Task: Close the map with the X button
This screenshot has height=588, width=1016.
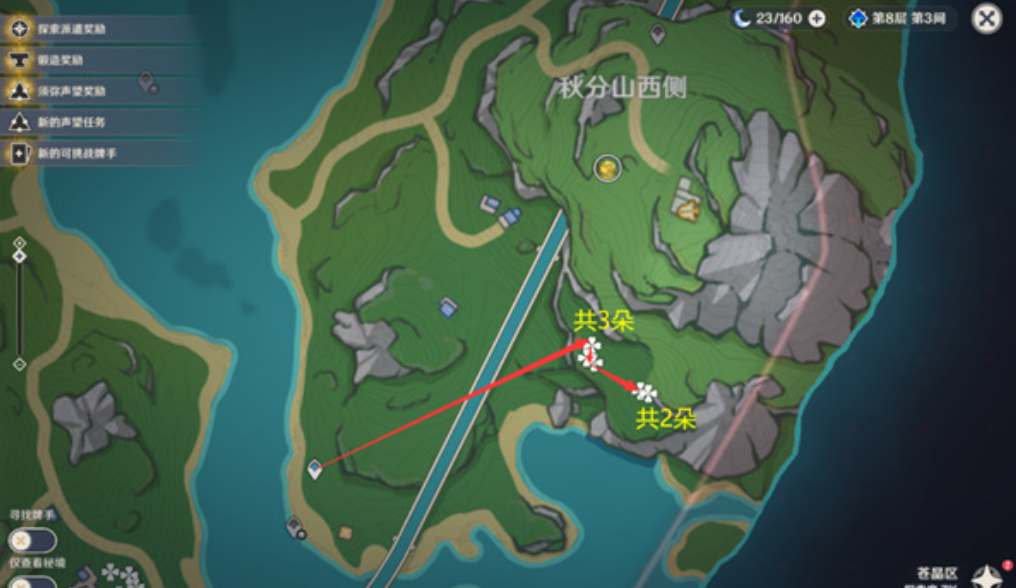Action: pyautogui.click(x=986, y=19)
